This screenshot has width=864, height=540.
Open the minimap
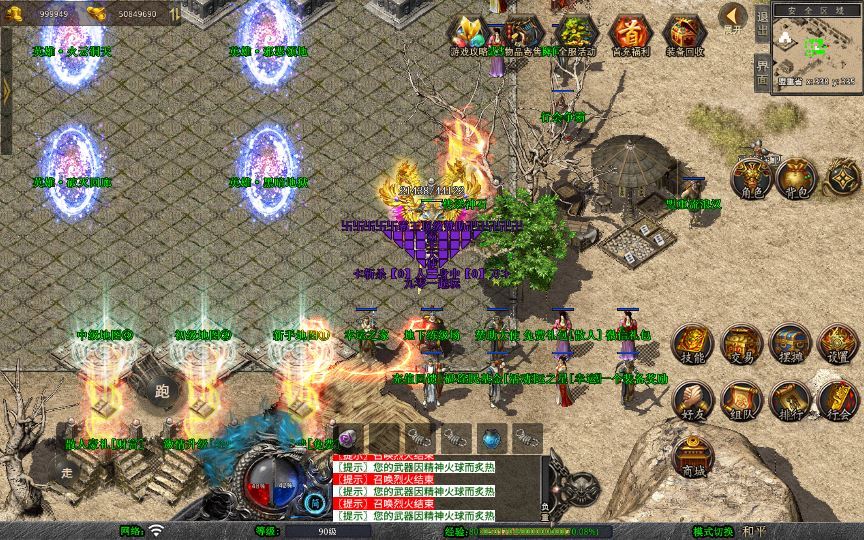point(816,50)
